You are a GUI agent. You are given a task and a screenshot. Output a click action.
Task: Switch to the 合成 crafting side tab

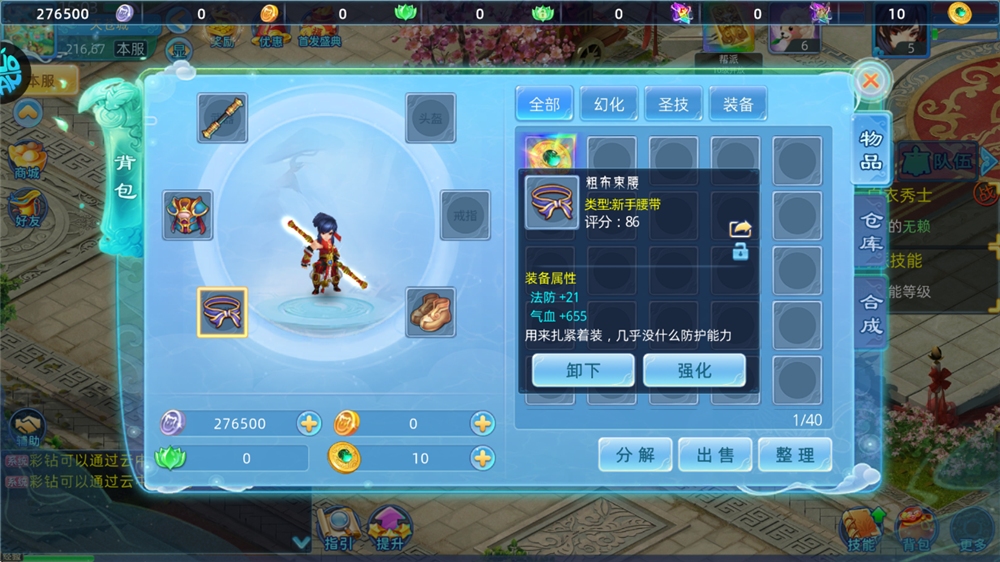click(871, 311)
